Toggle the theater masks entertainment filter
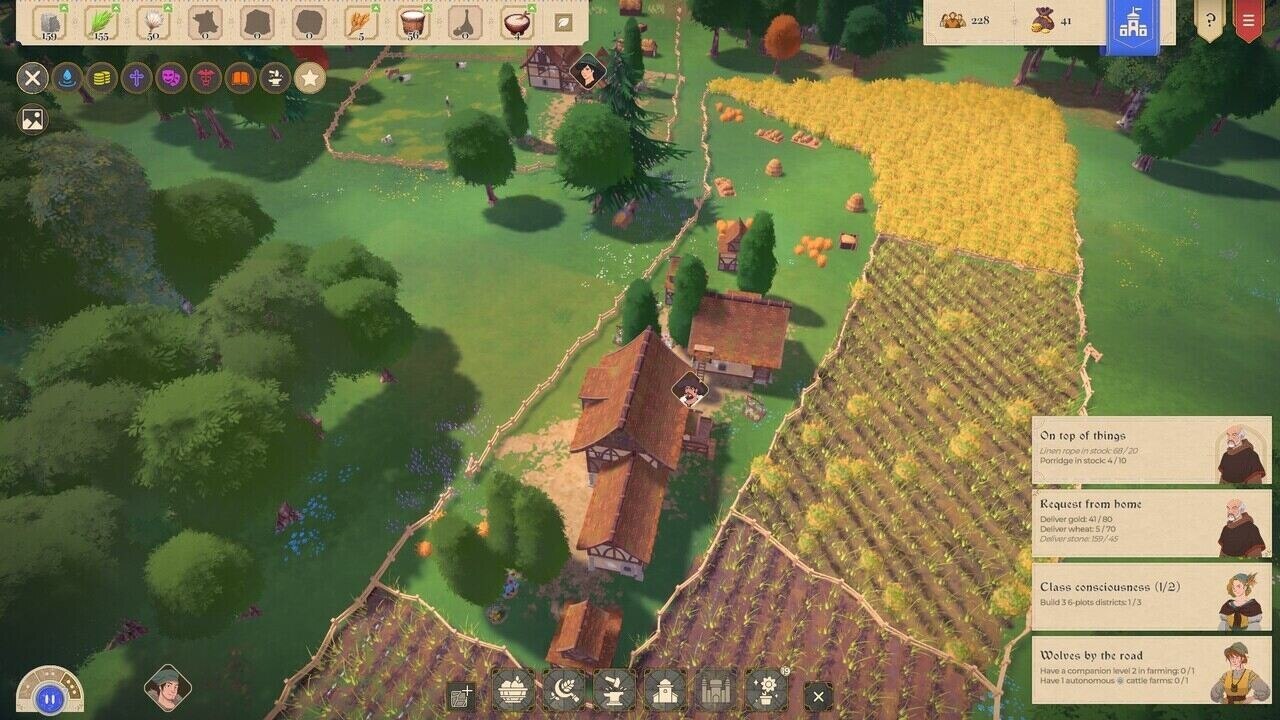 pos(171,77)
